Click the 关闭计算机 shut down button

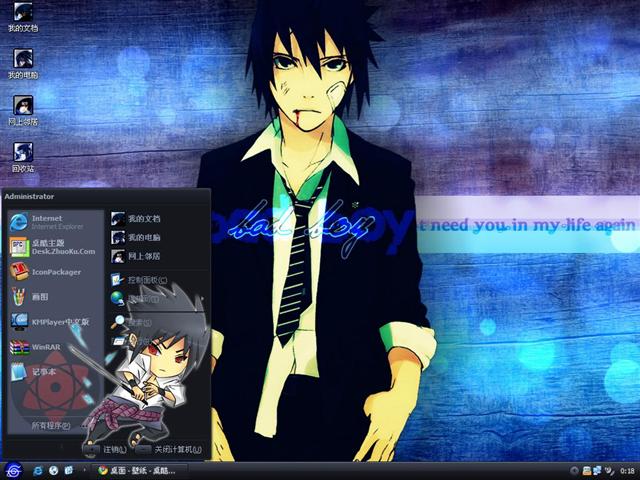pos(168,449)
